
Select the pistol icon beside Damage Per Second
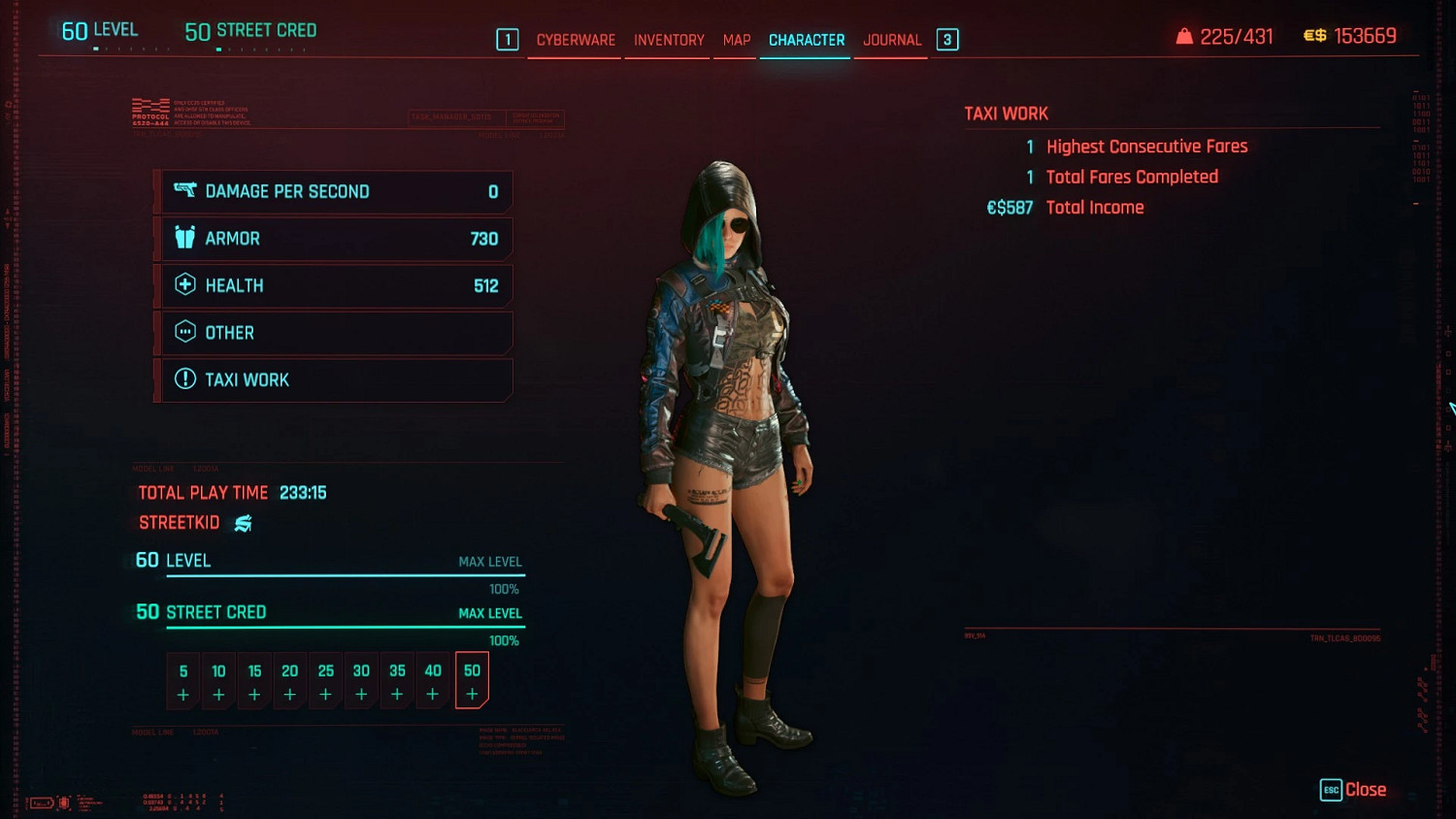point(184,191)
